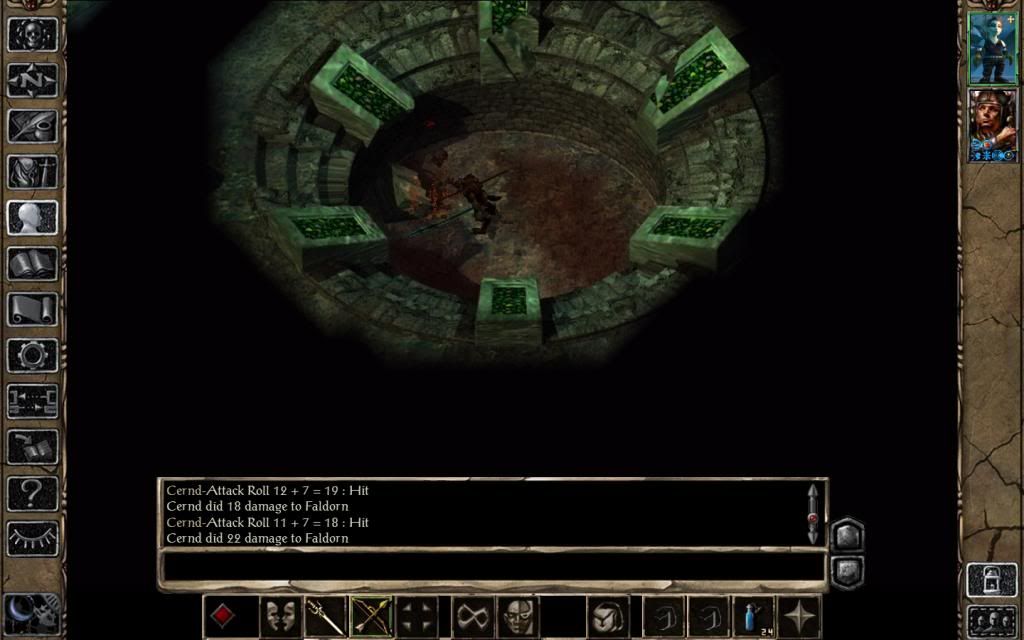The height and width of the screenshot is (640, 1024).
Task: Click the red diamond action button
Action: [x=223, y=616]
